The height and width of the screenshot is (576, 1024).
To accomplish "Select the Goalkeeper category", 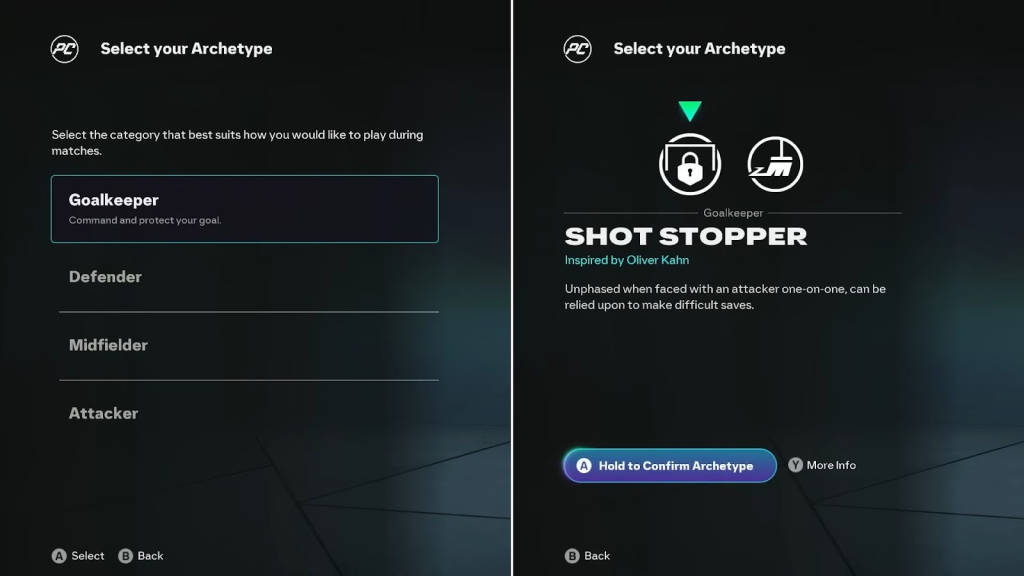I will (x=244, y=209).
